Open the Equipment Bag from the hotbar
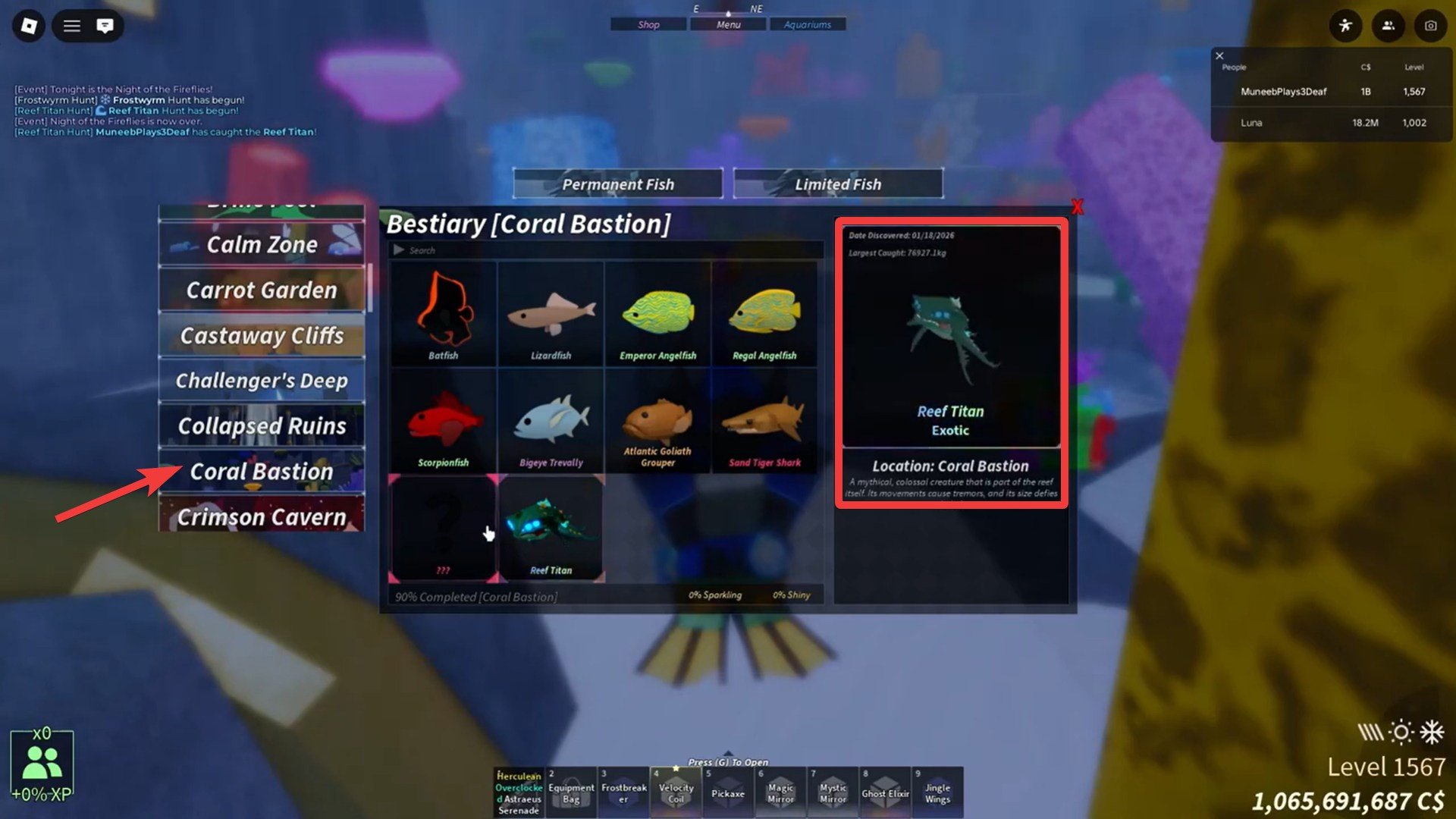 click(570, 792)
